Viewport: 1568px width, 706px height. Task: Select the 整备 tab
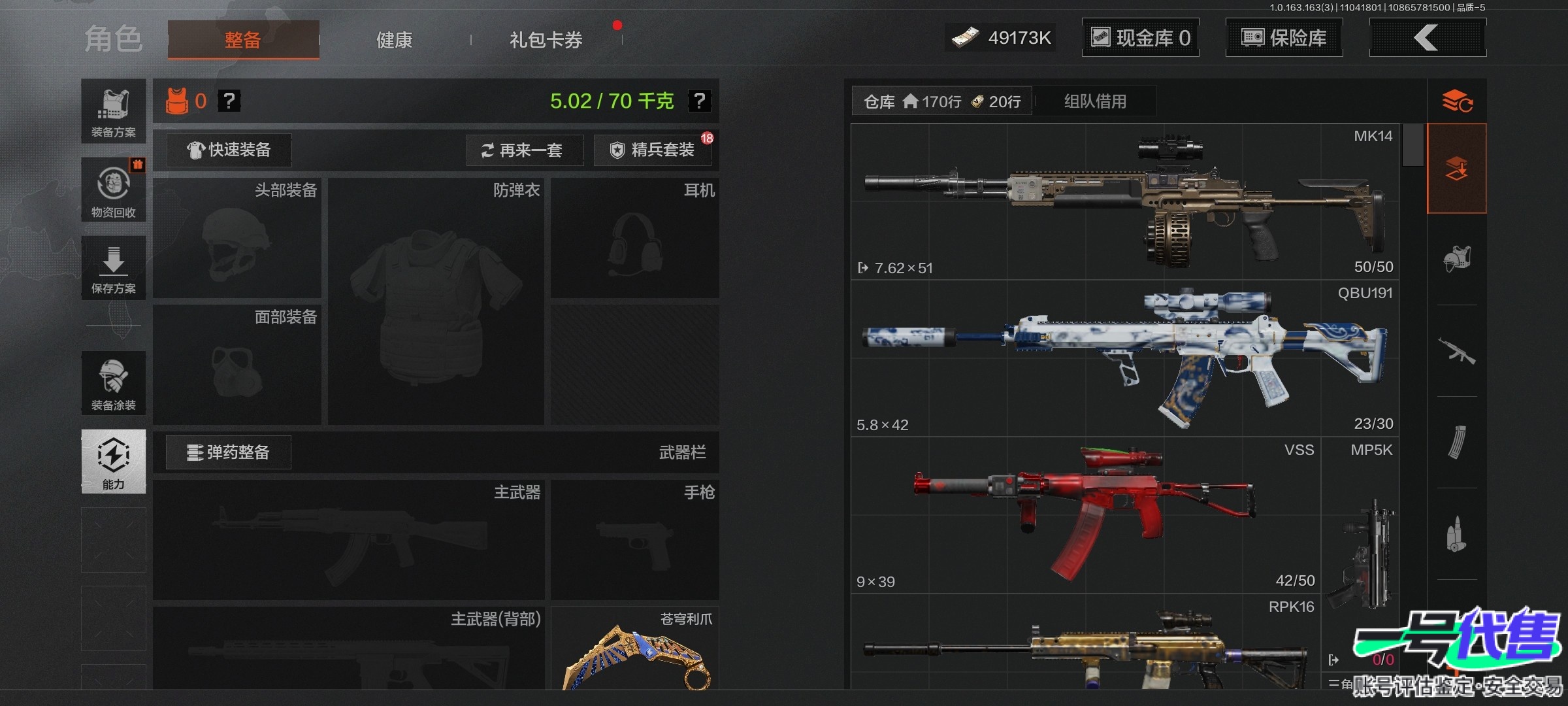[243, 40]
